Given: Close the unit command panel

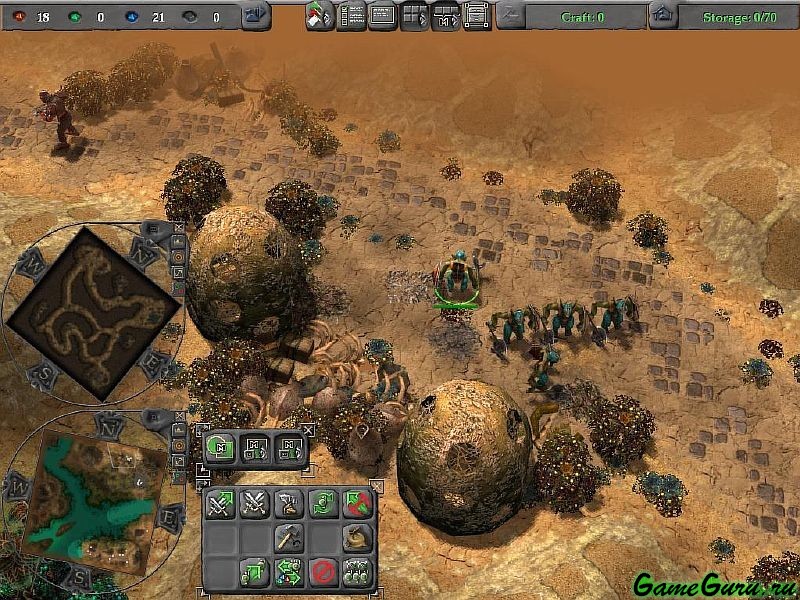Looking at the screenshot, I should point(376,485).
